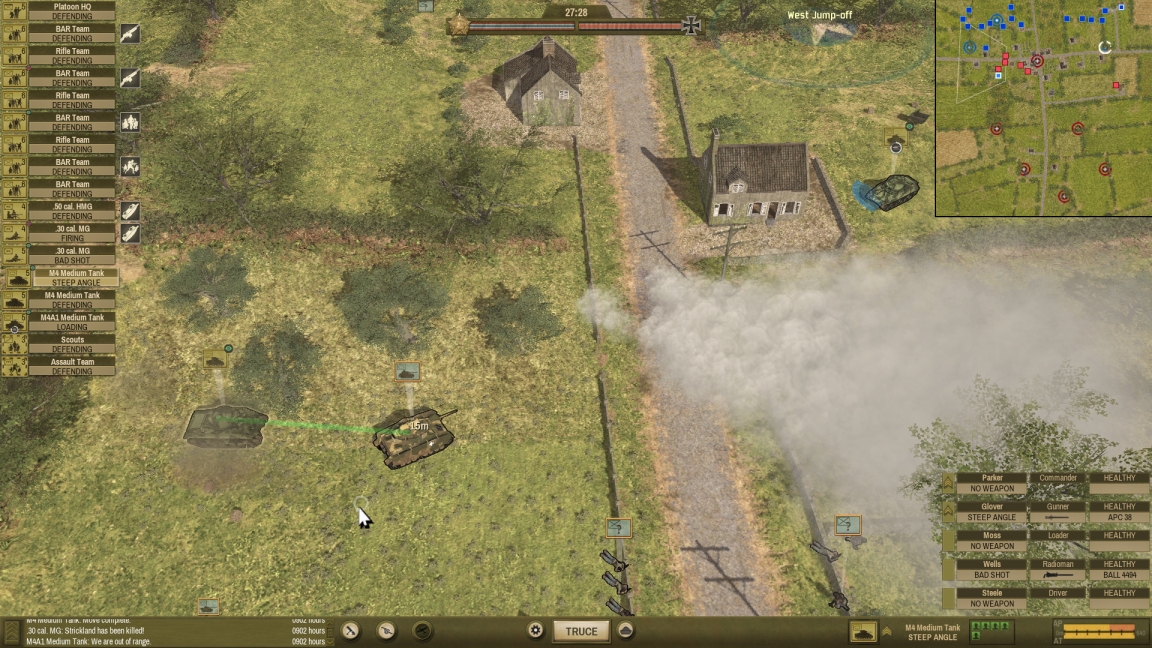The height and width of the screenshot is (648, 1152).
Task: Click the battlefield minimap
Action: coord(1043,107)
